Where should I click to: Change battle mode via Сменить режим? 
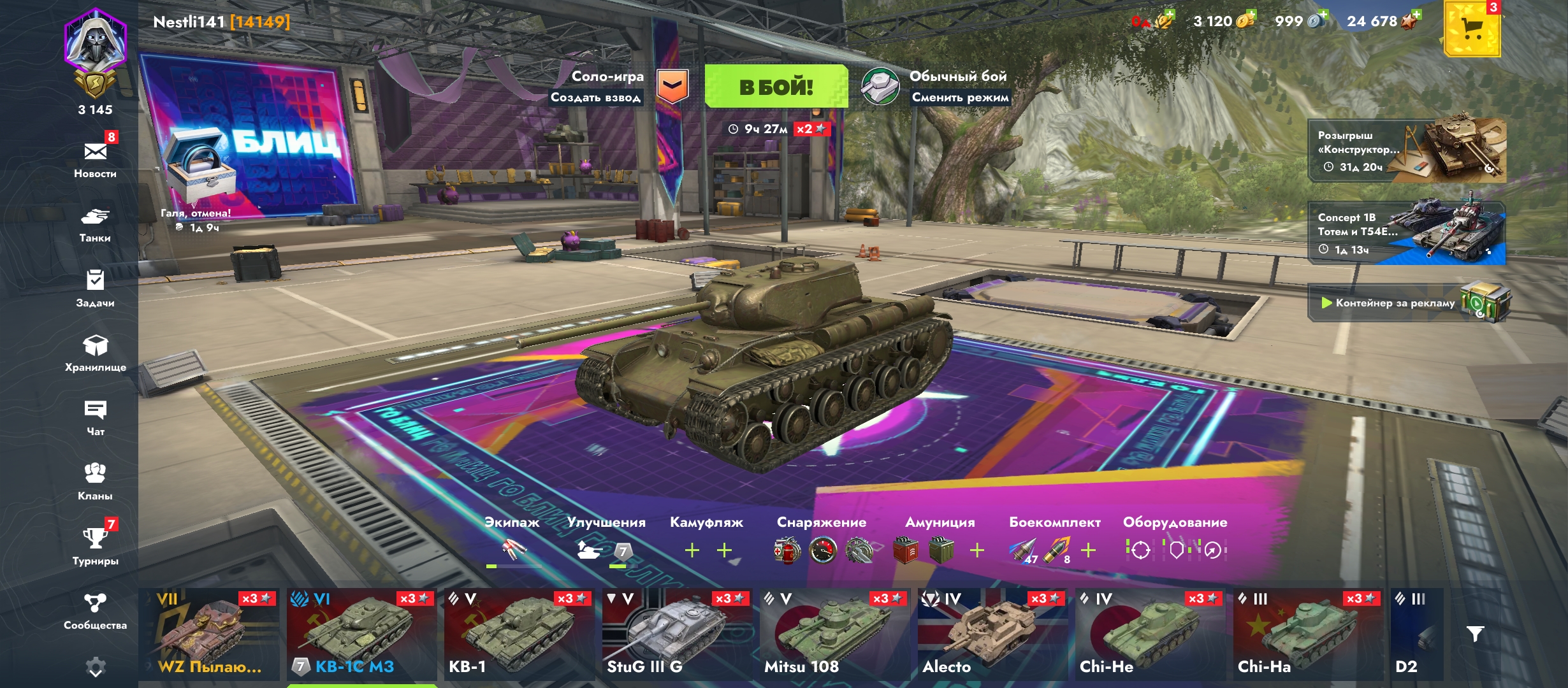pos(960,97)
